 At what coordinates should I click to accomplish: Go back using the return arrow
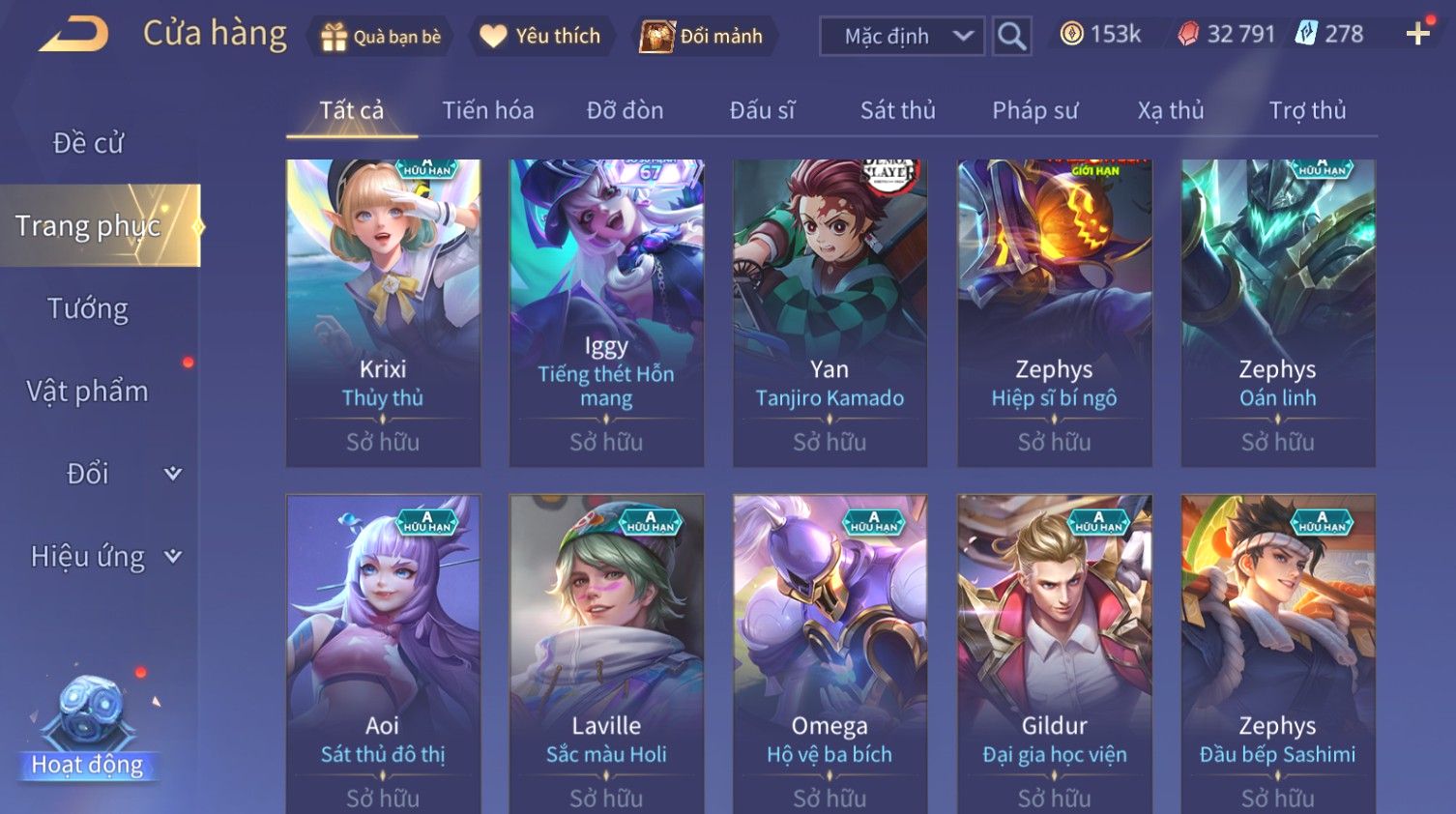[x=73, y=35]
